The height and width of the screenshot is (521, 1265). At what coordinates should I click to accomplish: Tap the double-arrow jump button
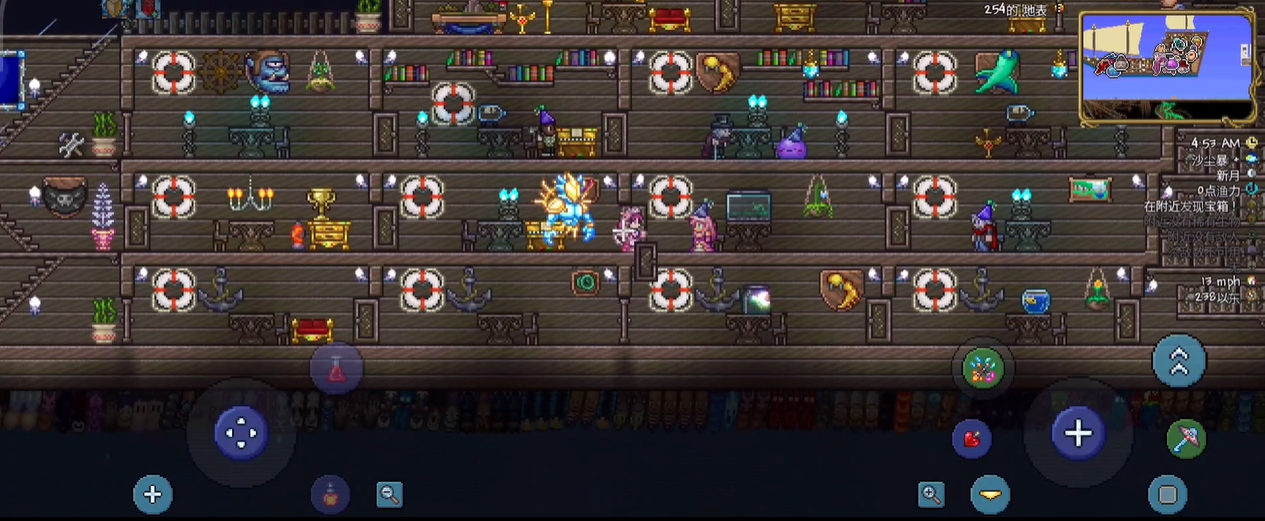pyautogui.click(x=1179, y=360)
